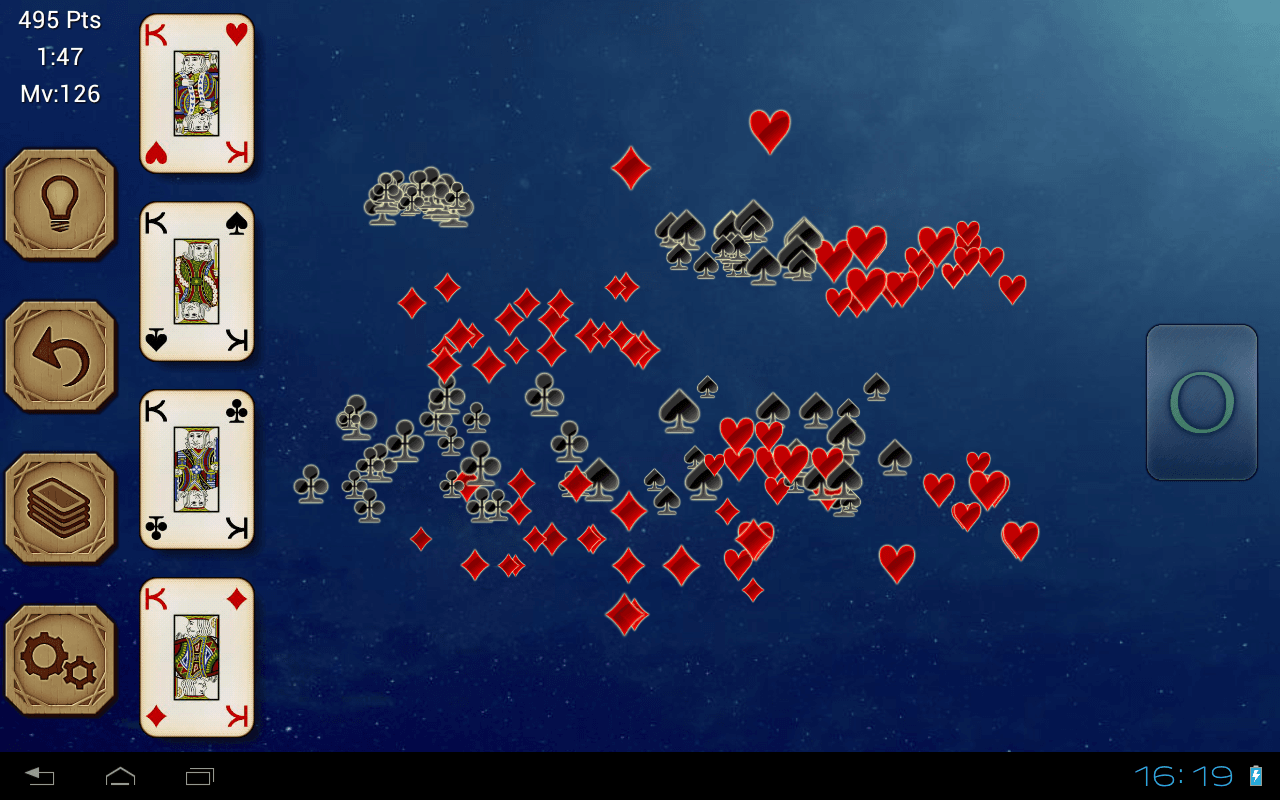Tap the empty stock pile with the circle
1280x800 pixels.
(x=1201, y=402)
